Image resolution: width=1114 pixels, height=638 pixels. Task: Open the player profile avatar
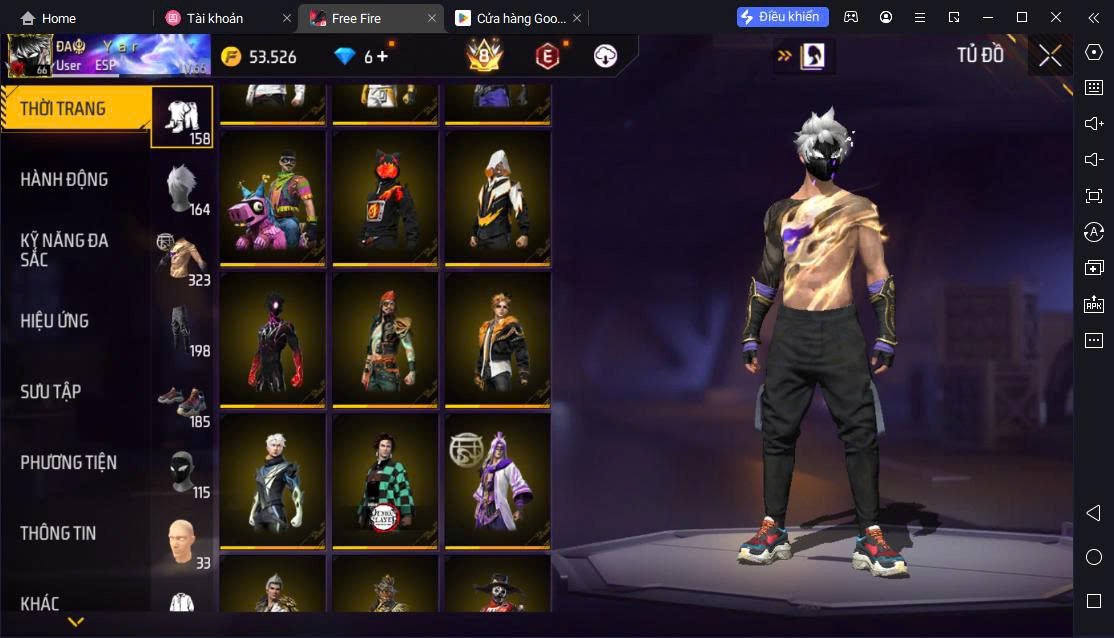point(29,56)
